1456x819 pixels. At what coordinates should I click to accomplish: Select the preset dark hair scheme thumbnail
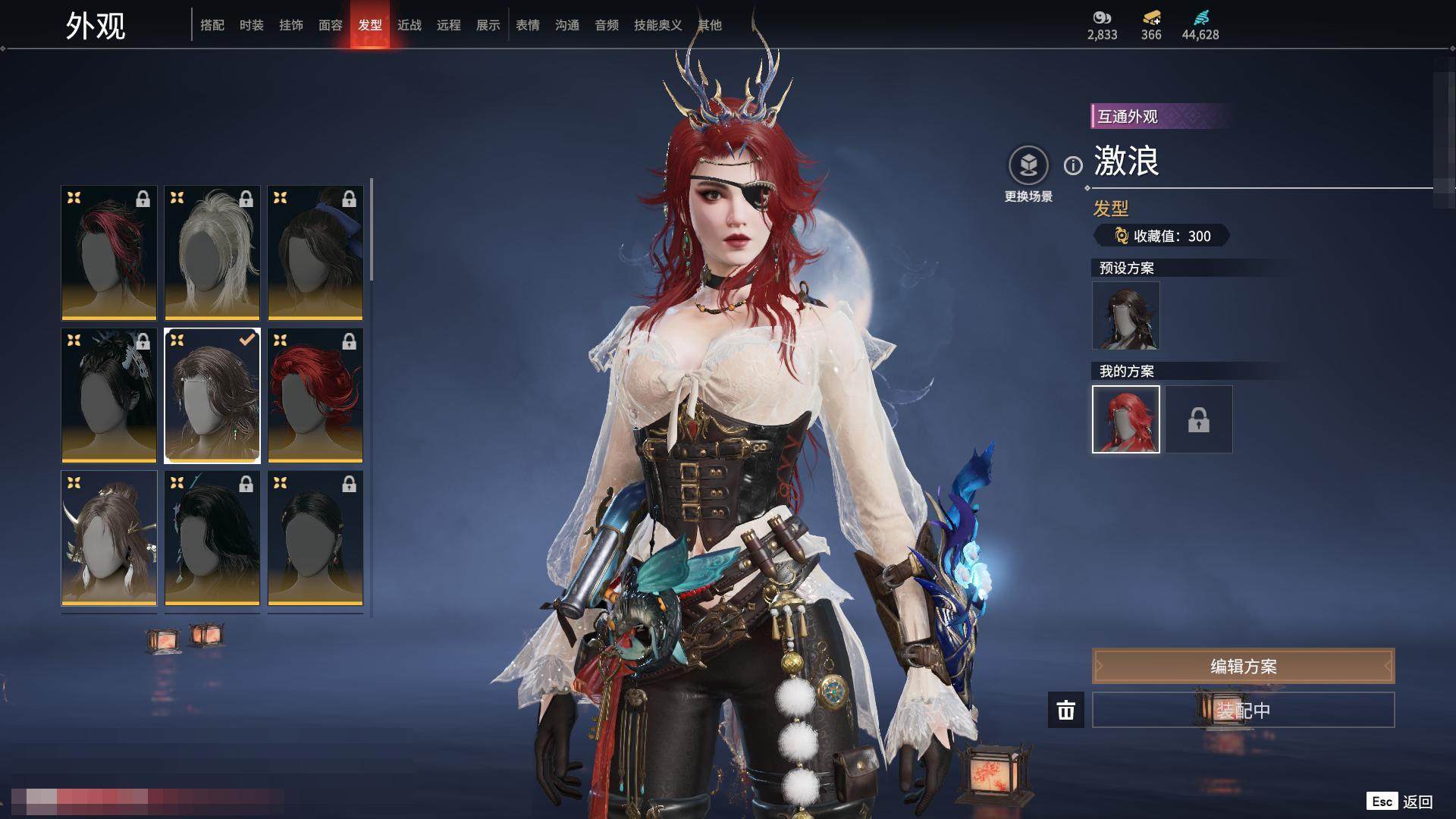1125,315
